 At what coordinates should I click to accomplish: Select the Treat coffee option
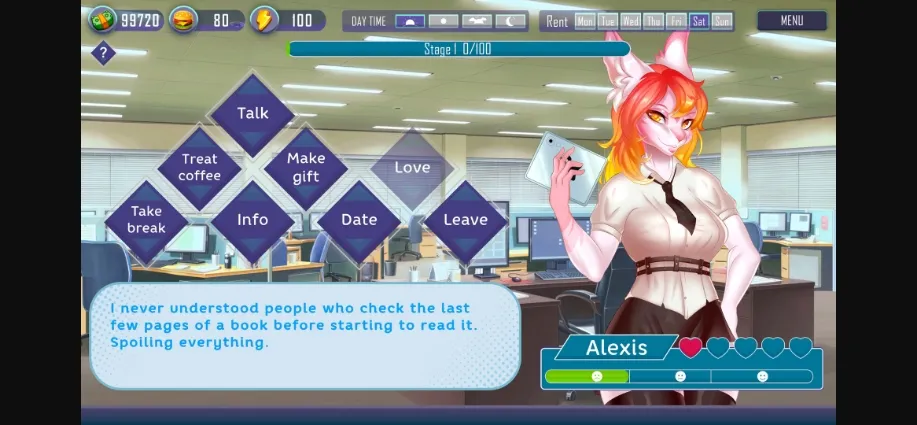199,167
